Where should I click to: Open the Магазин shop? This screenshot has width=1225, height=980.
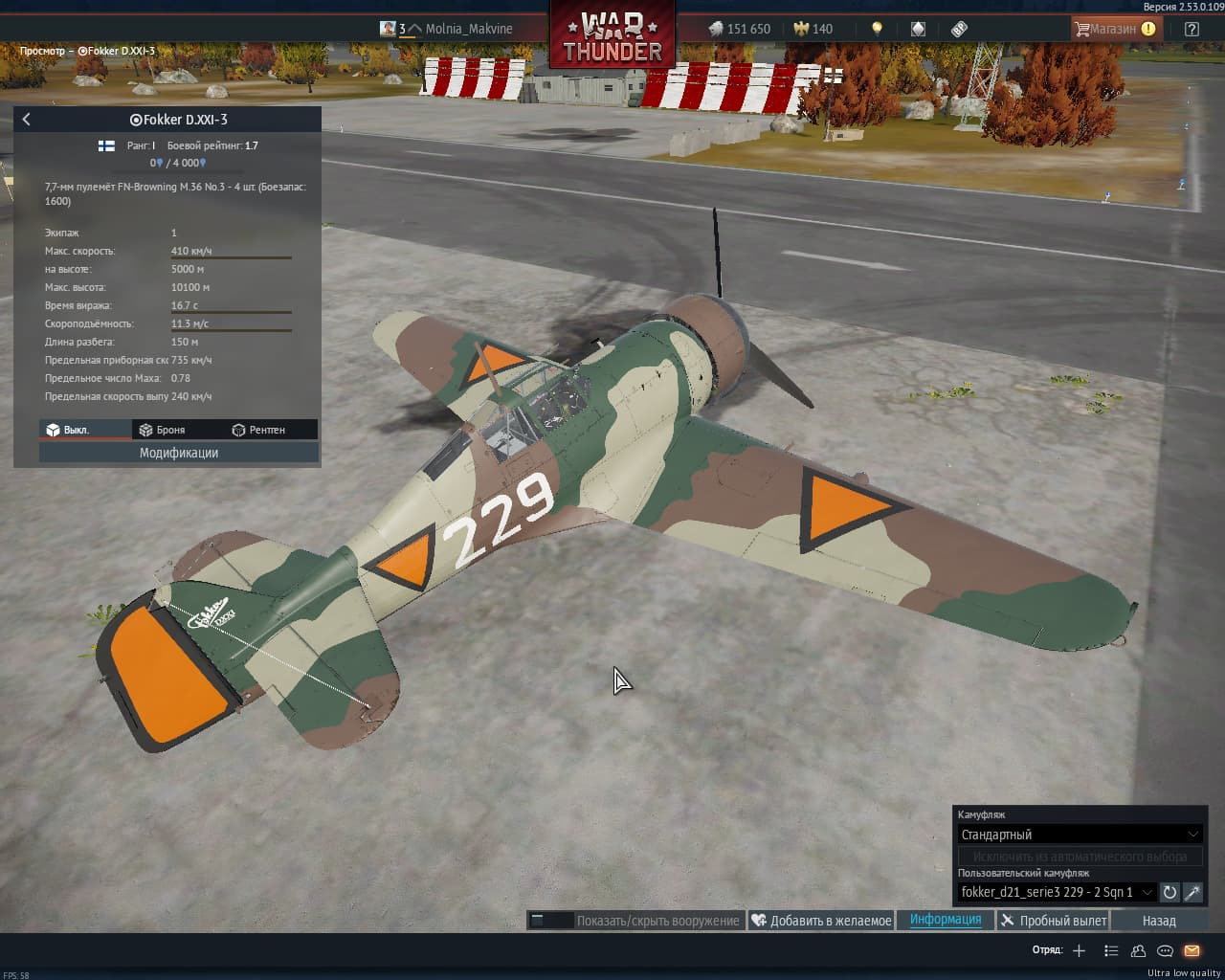[x=1113, y=29]
